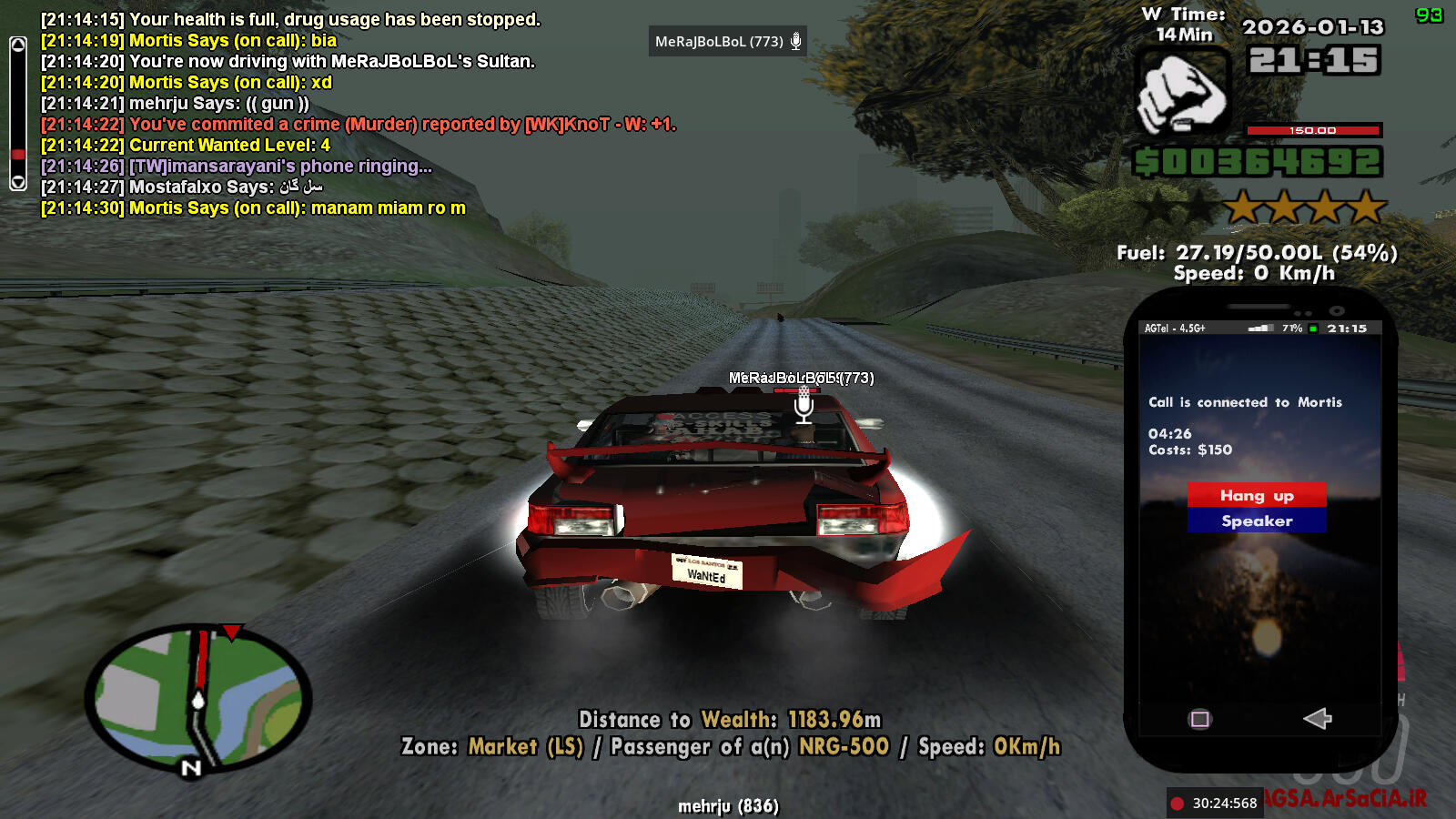Click the MeRaJBoLBoL voice speaker tag
The image size is (1456, 819).
(727, 42)
